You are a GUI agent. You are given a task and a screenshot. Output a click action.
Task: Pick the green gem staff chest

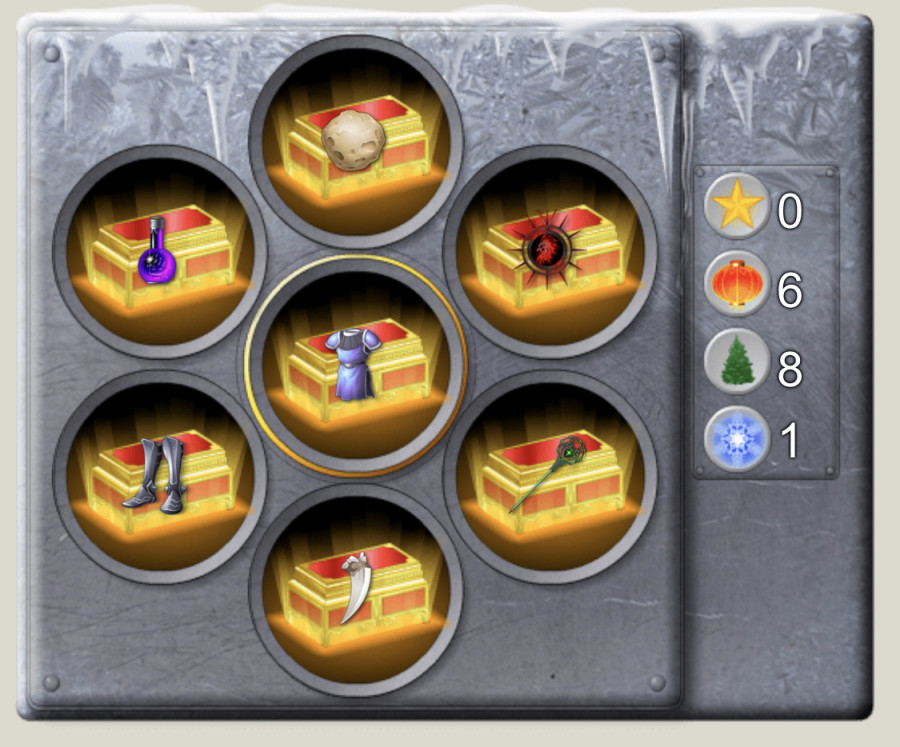point(550,477)
